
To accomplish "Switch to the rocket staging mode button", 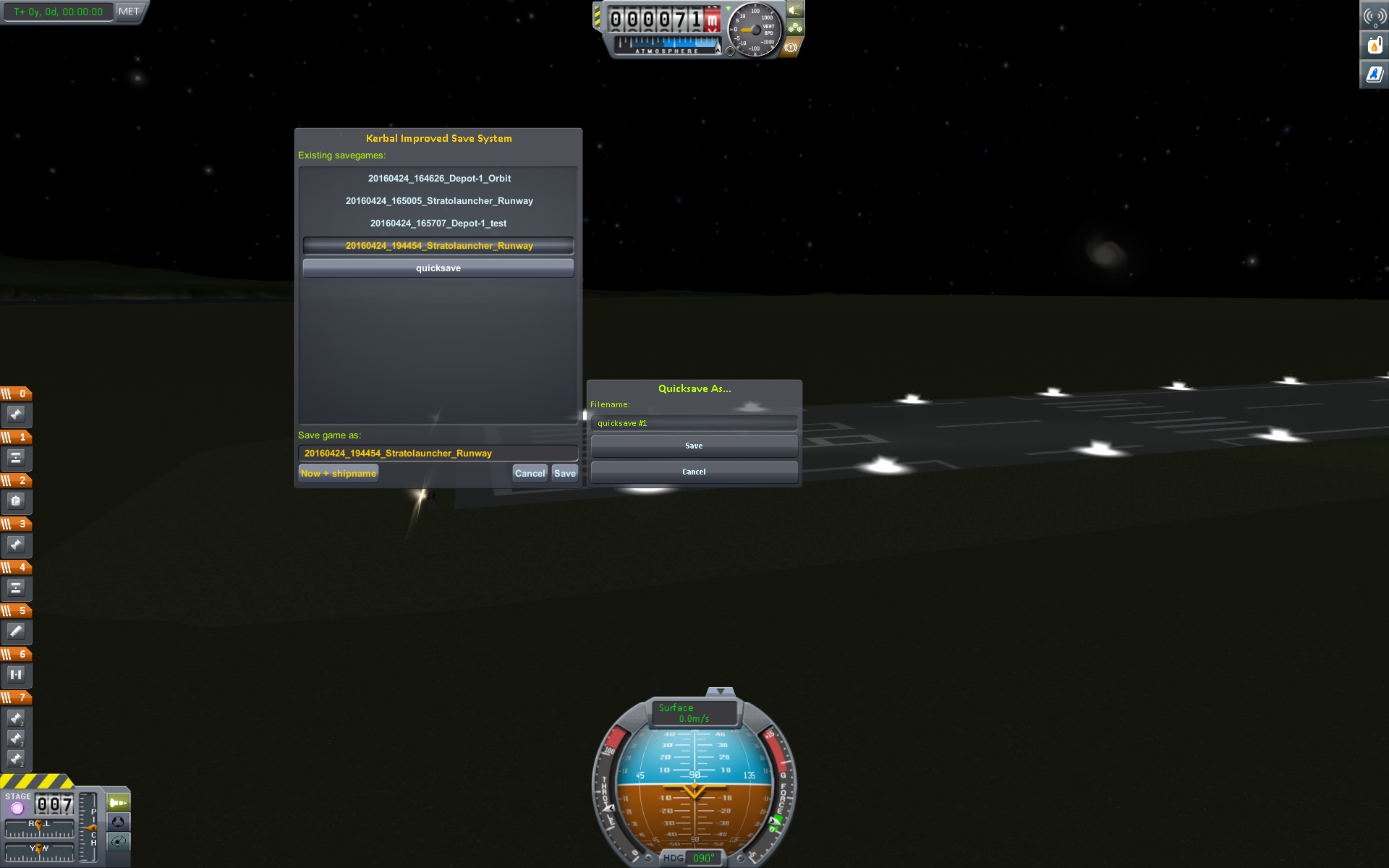I will pos(118,803).
